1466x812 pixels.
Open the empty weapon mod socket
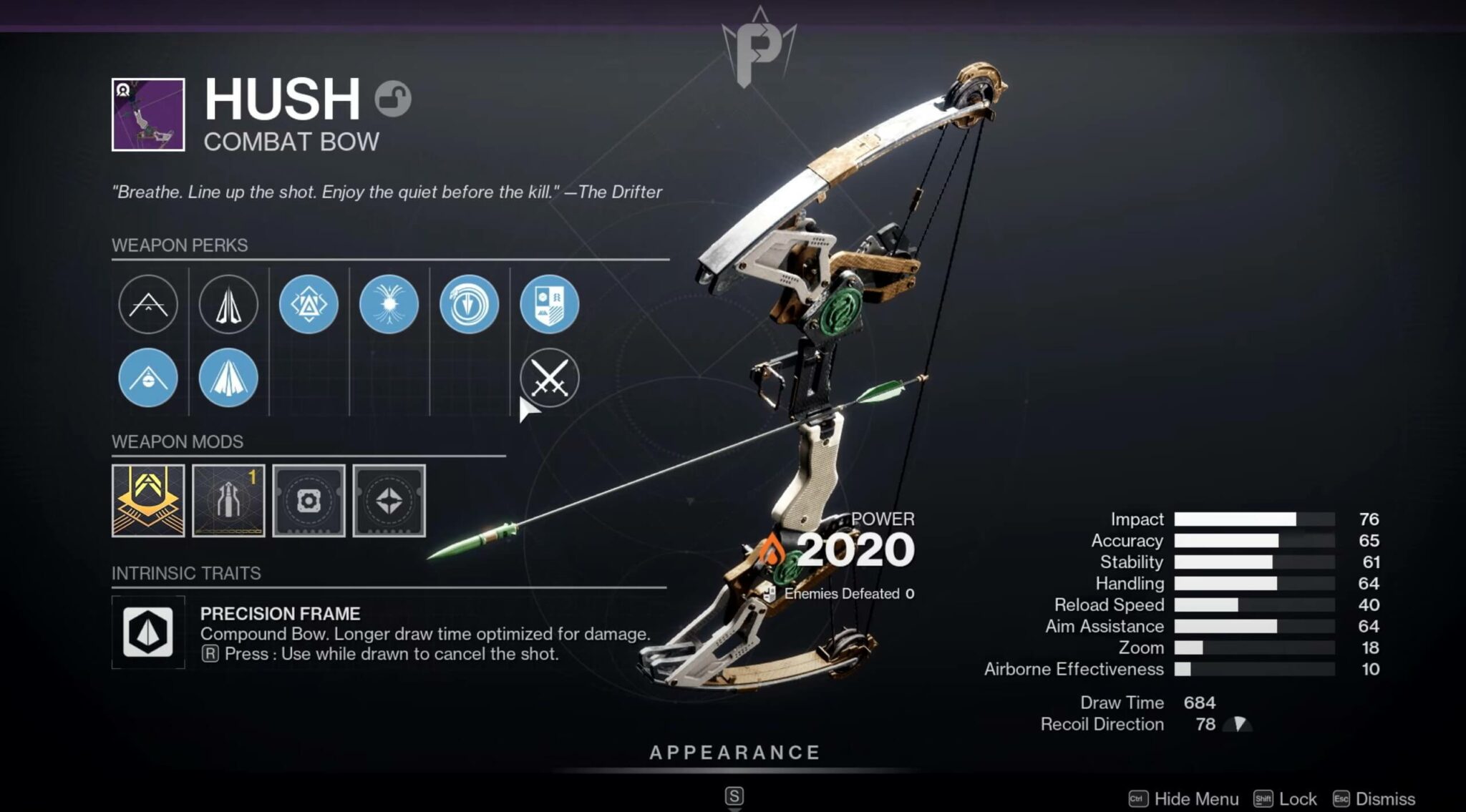[310, 501]
